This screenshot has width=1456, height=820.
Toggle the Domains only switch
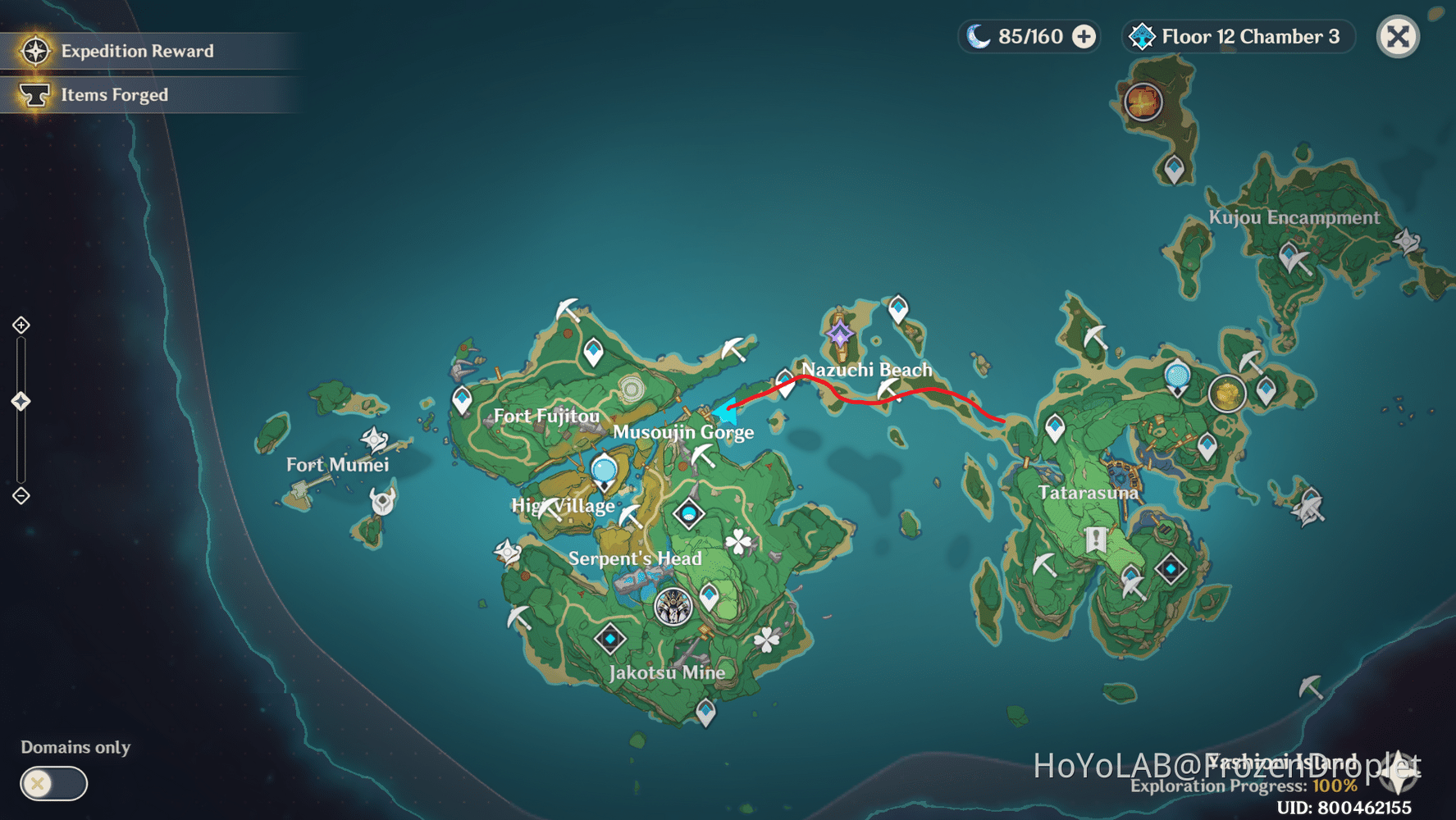tap(52, 784)
